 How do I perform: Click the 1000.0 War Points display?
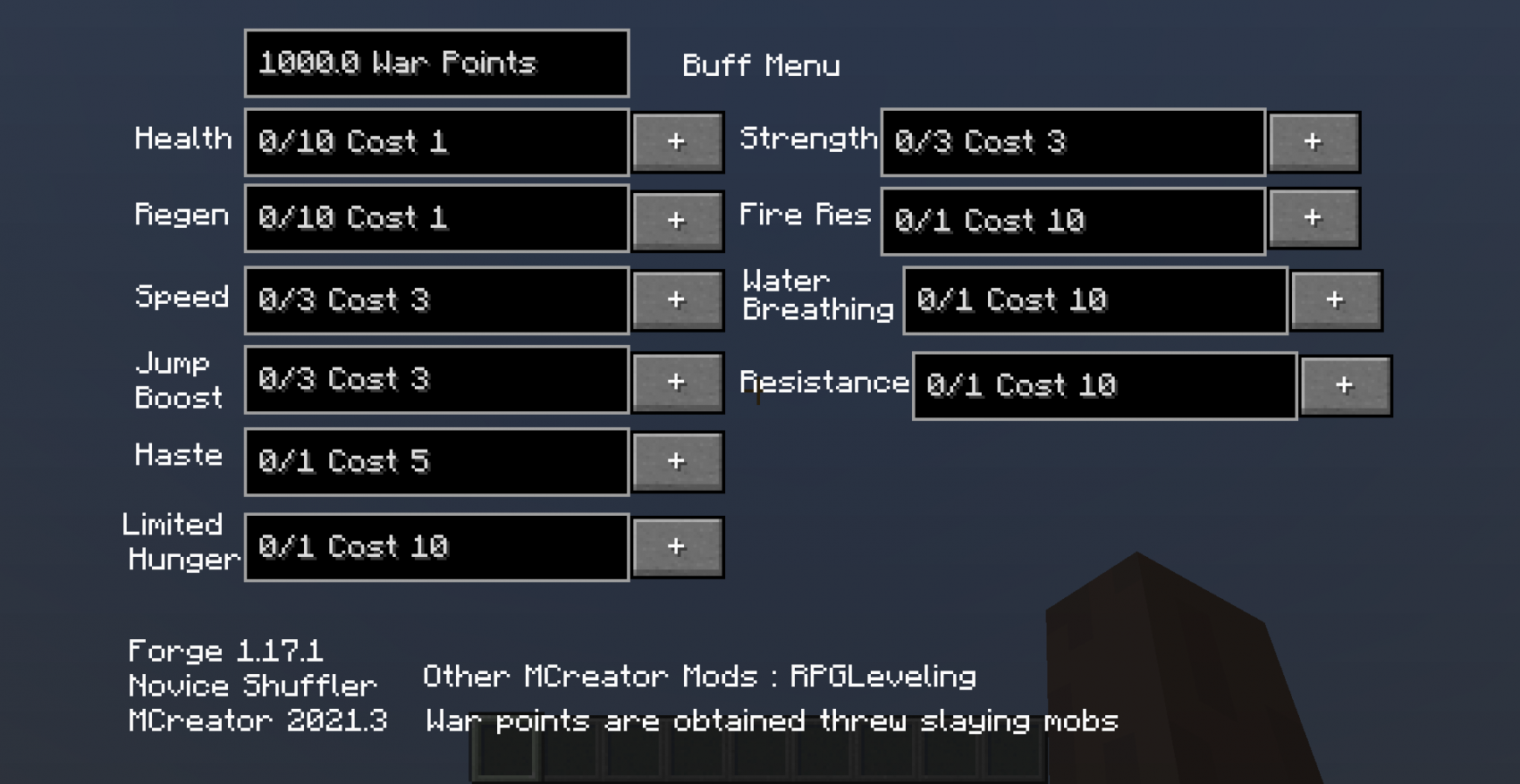[x=436, y=63]
